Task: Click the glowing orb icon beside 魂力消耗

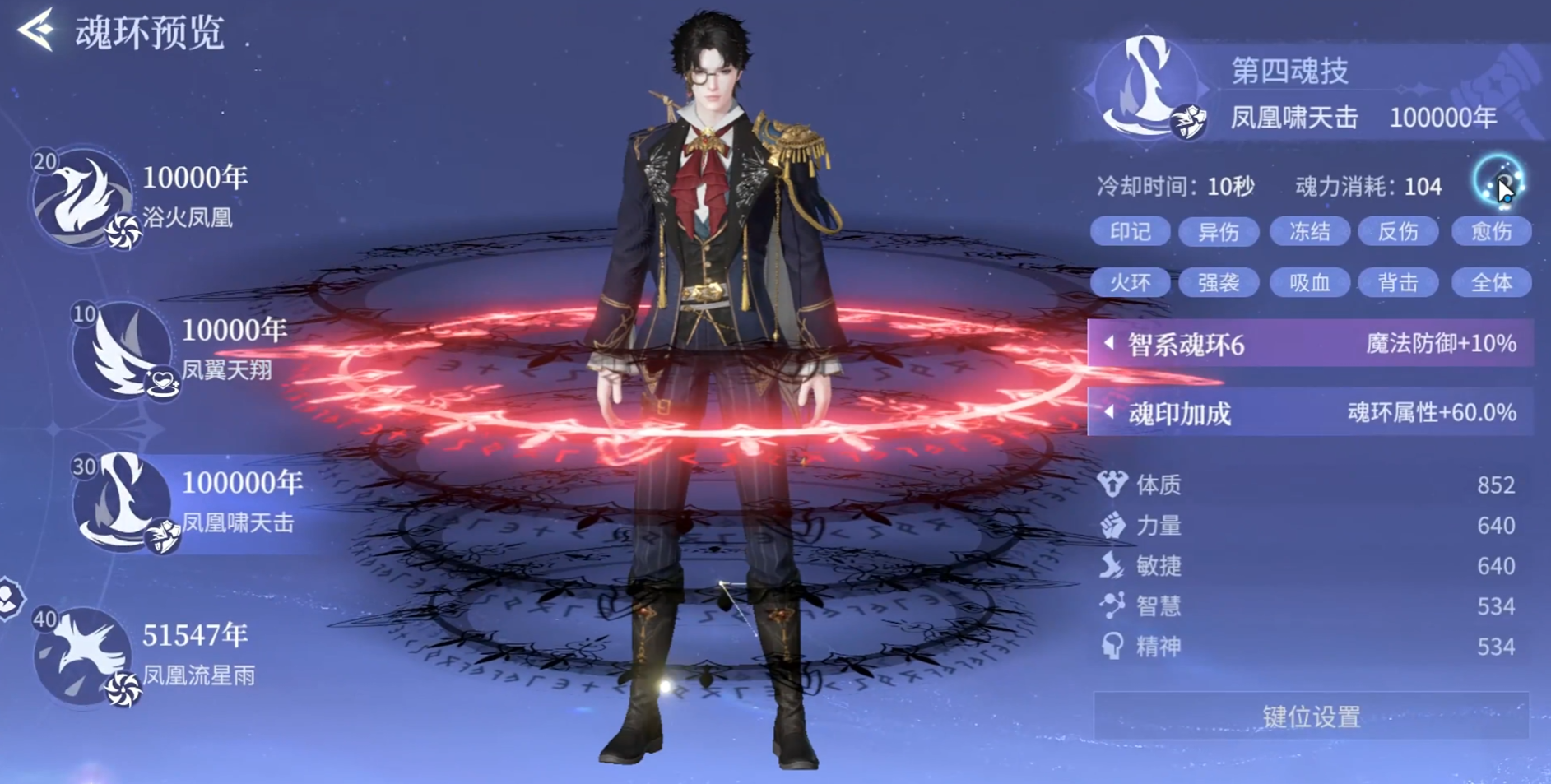Action: tap(1498, 182)
